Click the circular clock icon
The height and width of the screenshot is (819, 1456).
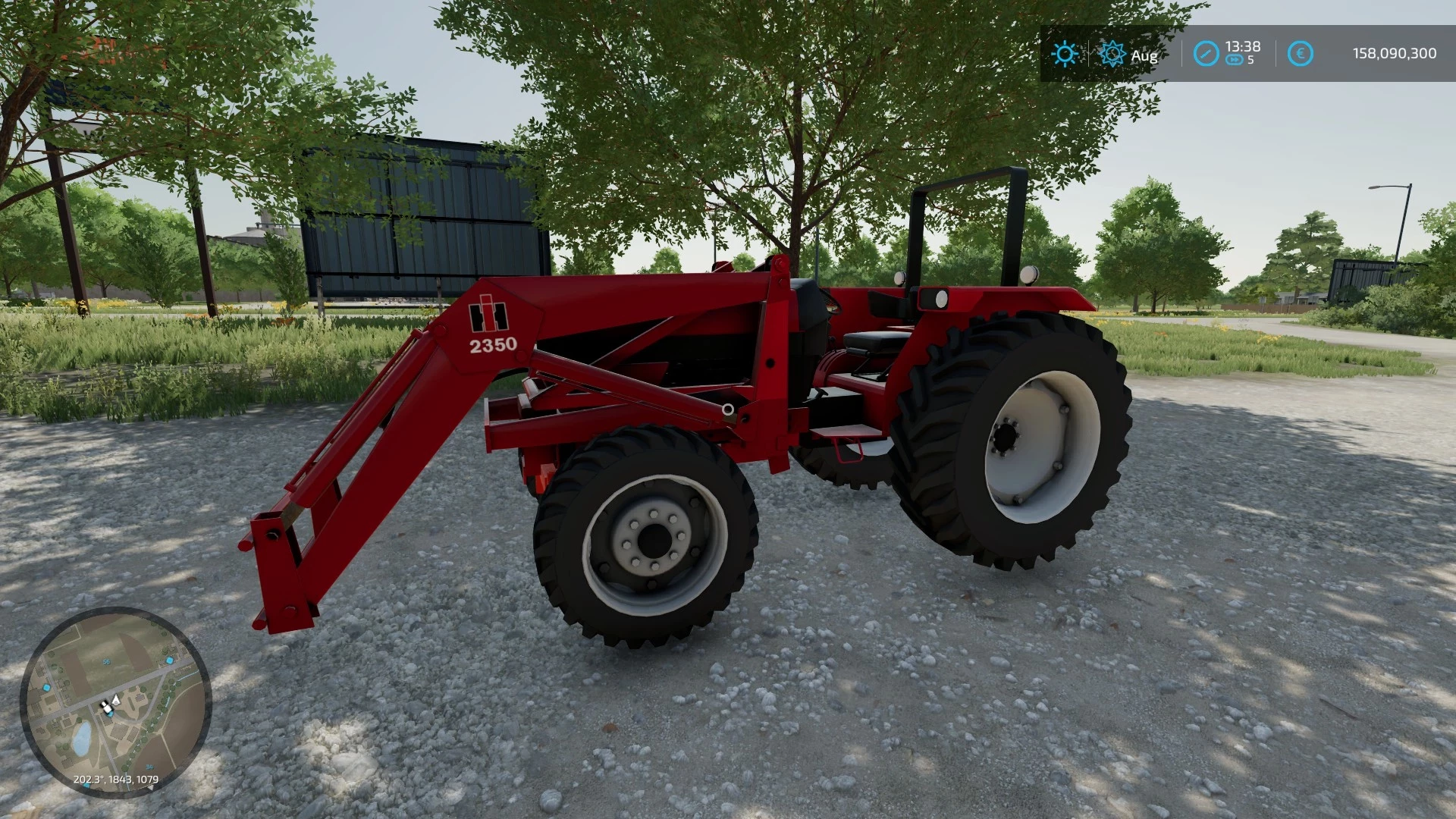(1207, 53)
